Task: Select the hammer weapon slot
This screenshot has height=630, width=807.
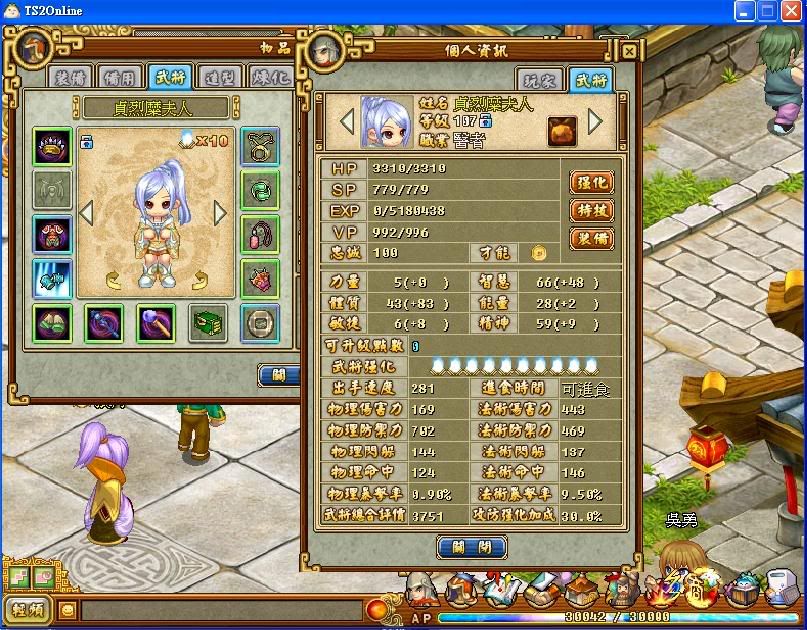Action: 156,322
